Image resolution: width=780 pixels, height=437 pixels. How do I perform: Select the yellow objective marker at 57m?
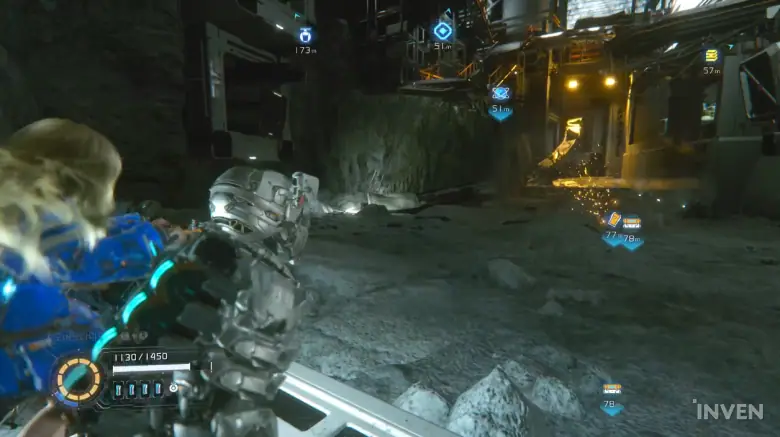[x=711, y=56]
